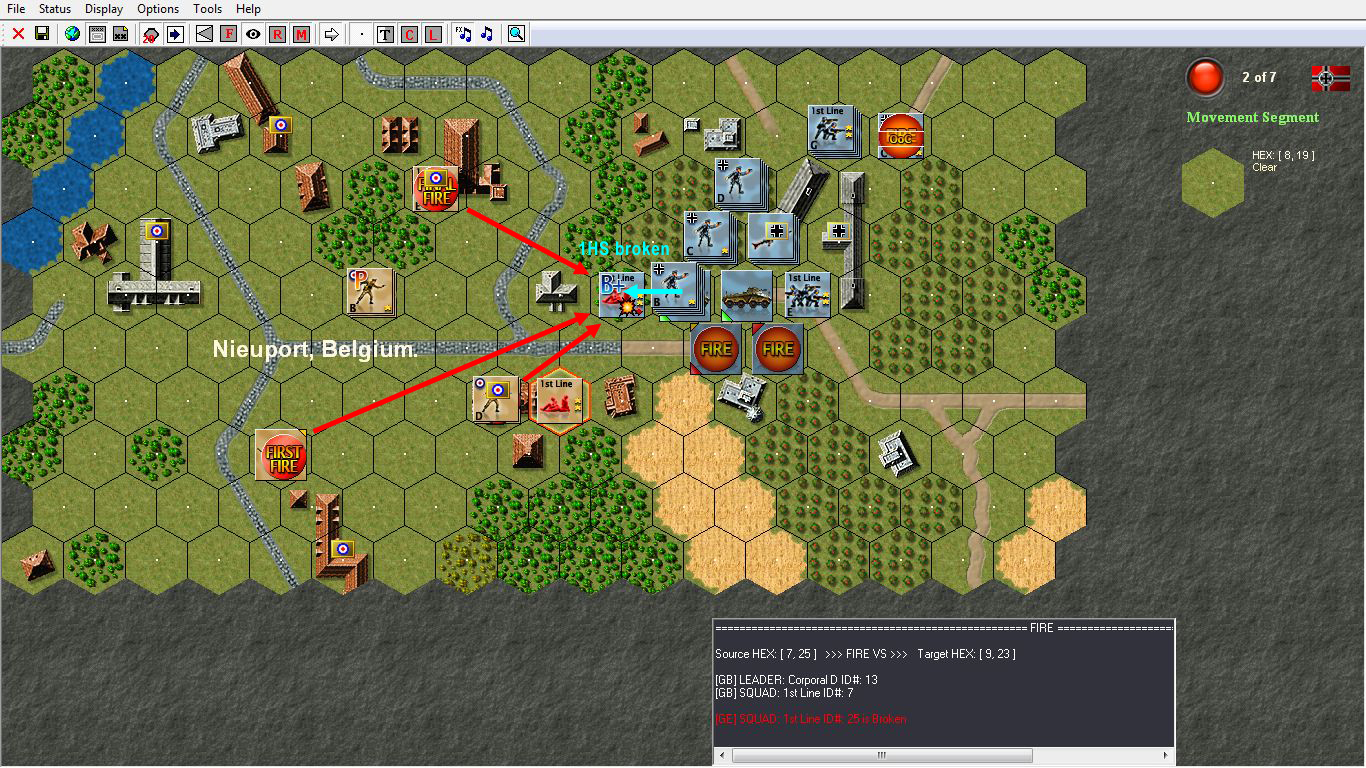Click the red M movement phase icon

point(302,33)
